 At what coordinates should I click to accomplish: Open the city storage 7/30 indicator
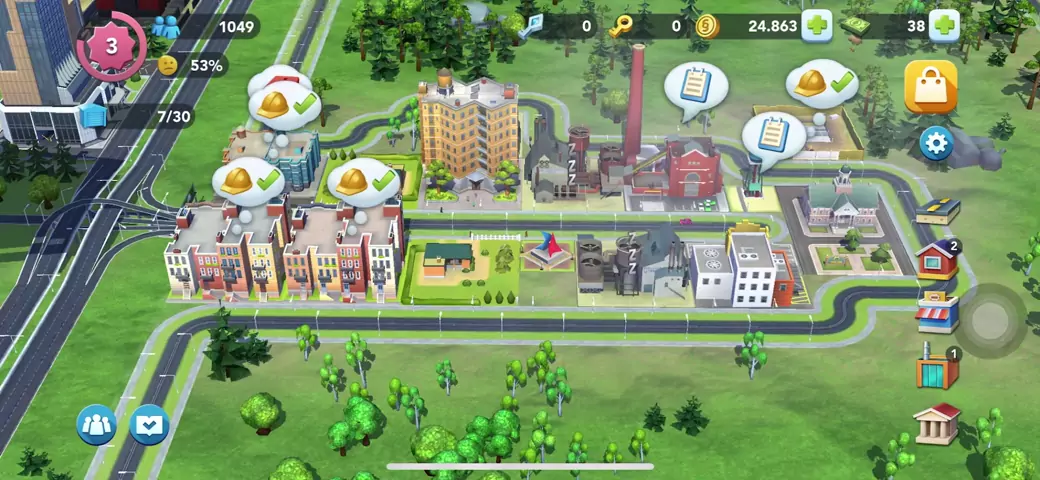click(150, 116)
